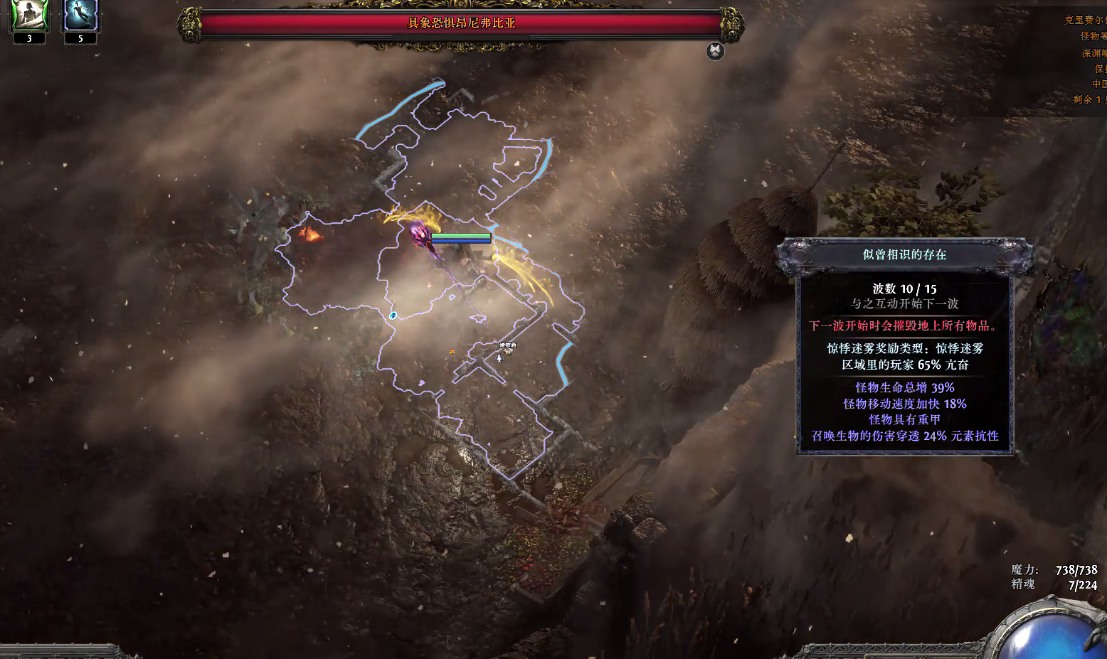This screenshot has height=659, width=1107.
Task: Click the green buff icon showing 3
Action: pyautogui.click(x=27, y=16)
